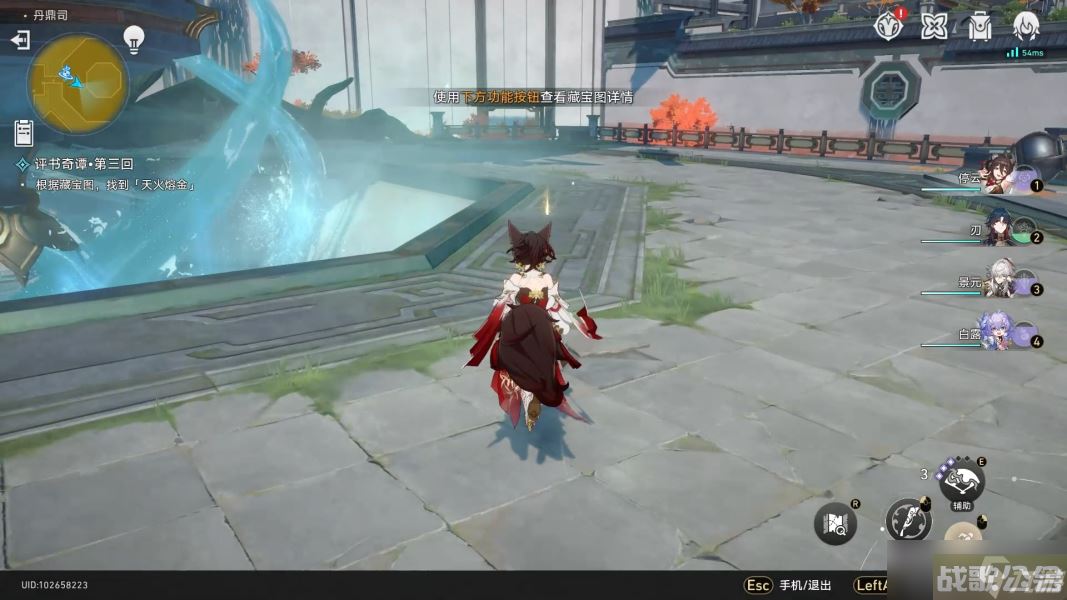Switch to party member 白露
Image resolution: width=1067 pixels, height=600 pixels.
(1000, 335)
